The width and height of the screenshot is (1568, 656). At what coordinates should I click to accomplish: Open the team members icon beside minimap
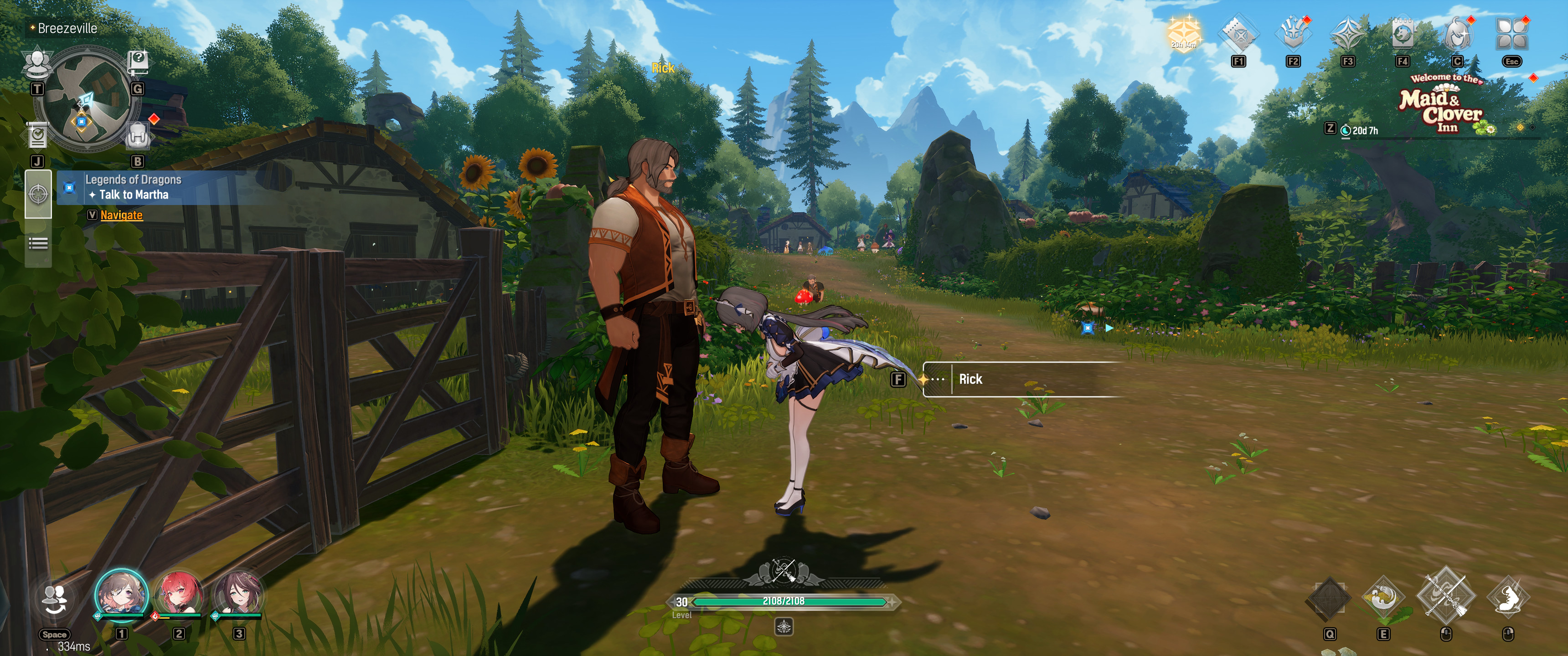(x=37, y=63)
